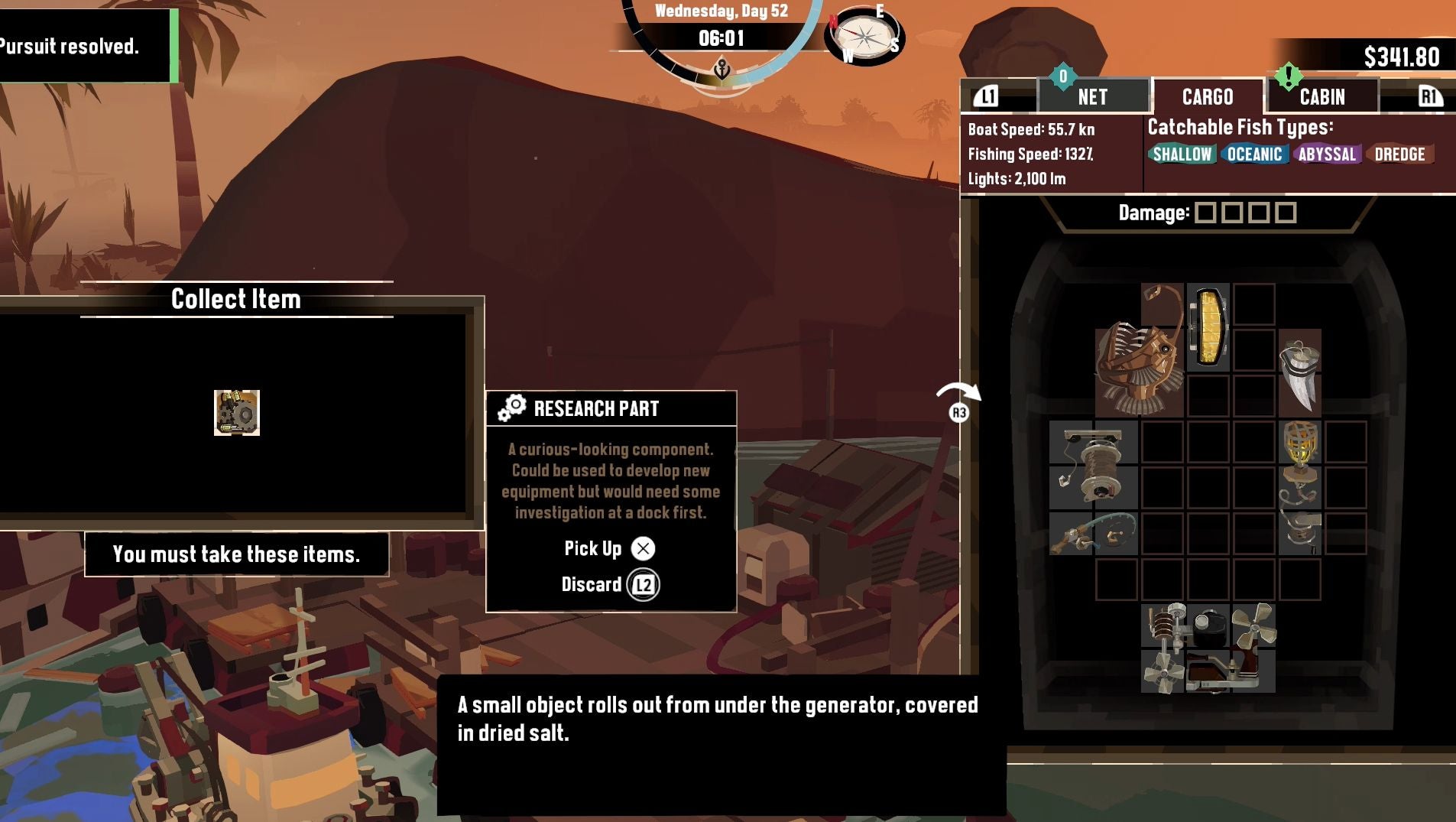Select the CARGO tab

point(1207,97)
